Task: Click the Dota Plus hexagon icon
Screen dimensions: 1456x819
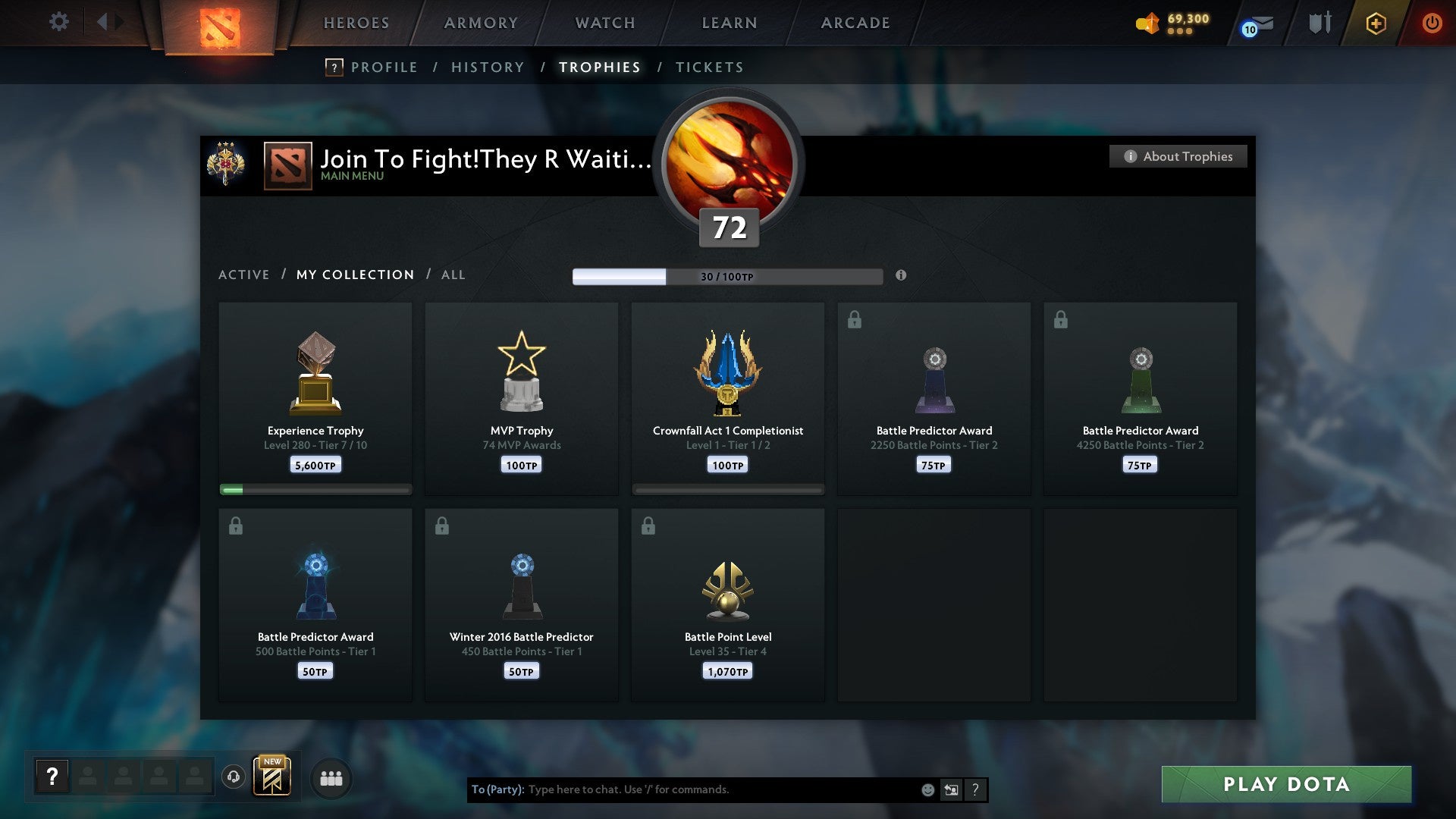Action: click(1375, 23)
